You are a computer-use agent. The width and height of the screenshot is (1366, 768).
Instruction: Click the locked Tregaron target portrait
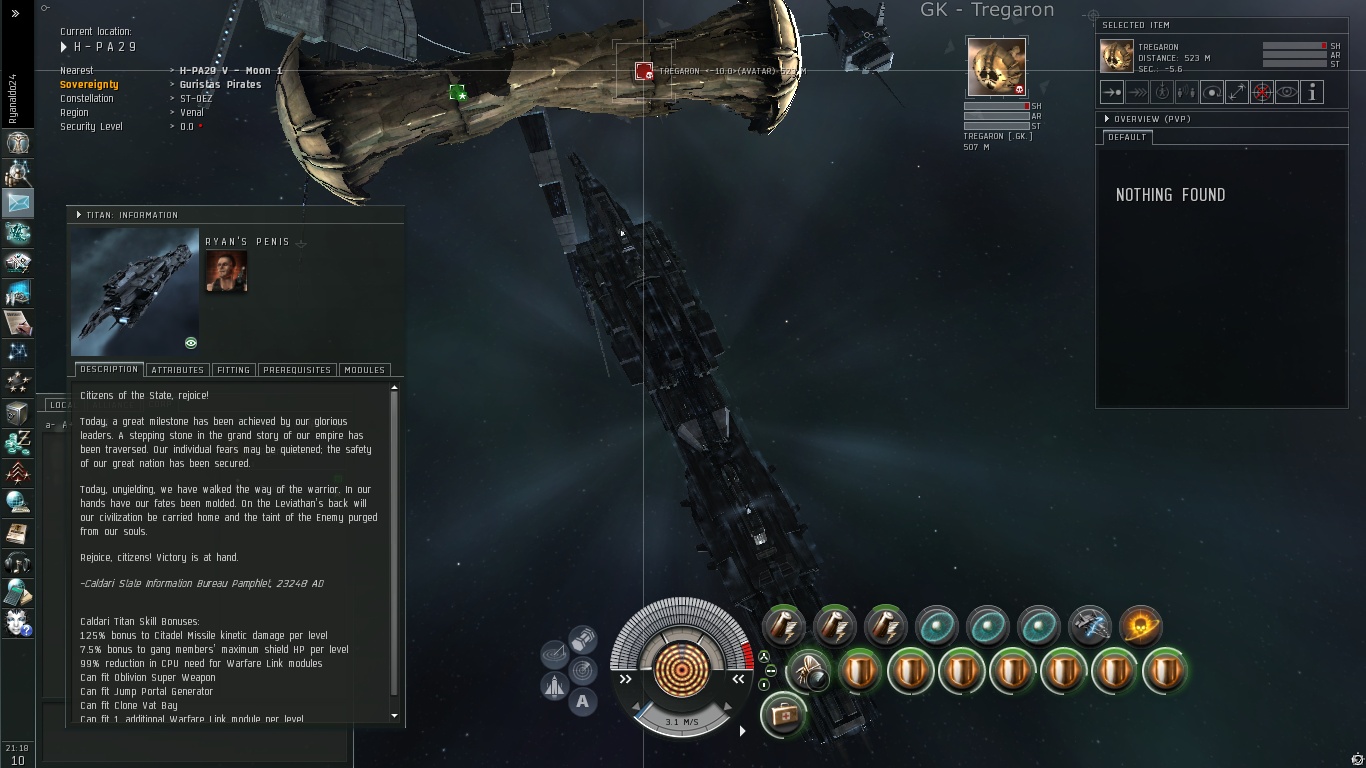996,67
